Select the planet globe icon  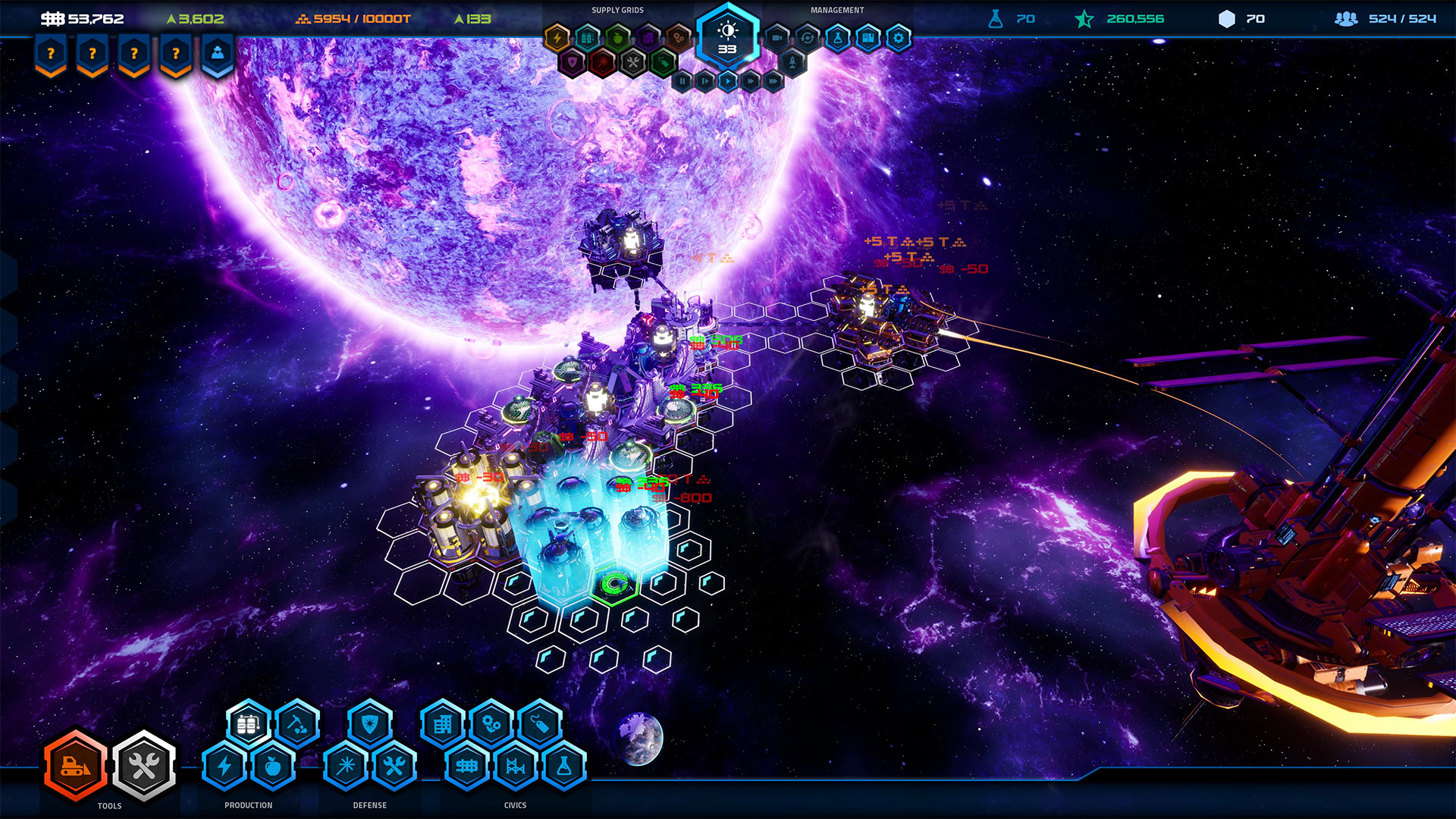641,738
